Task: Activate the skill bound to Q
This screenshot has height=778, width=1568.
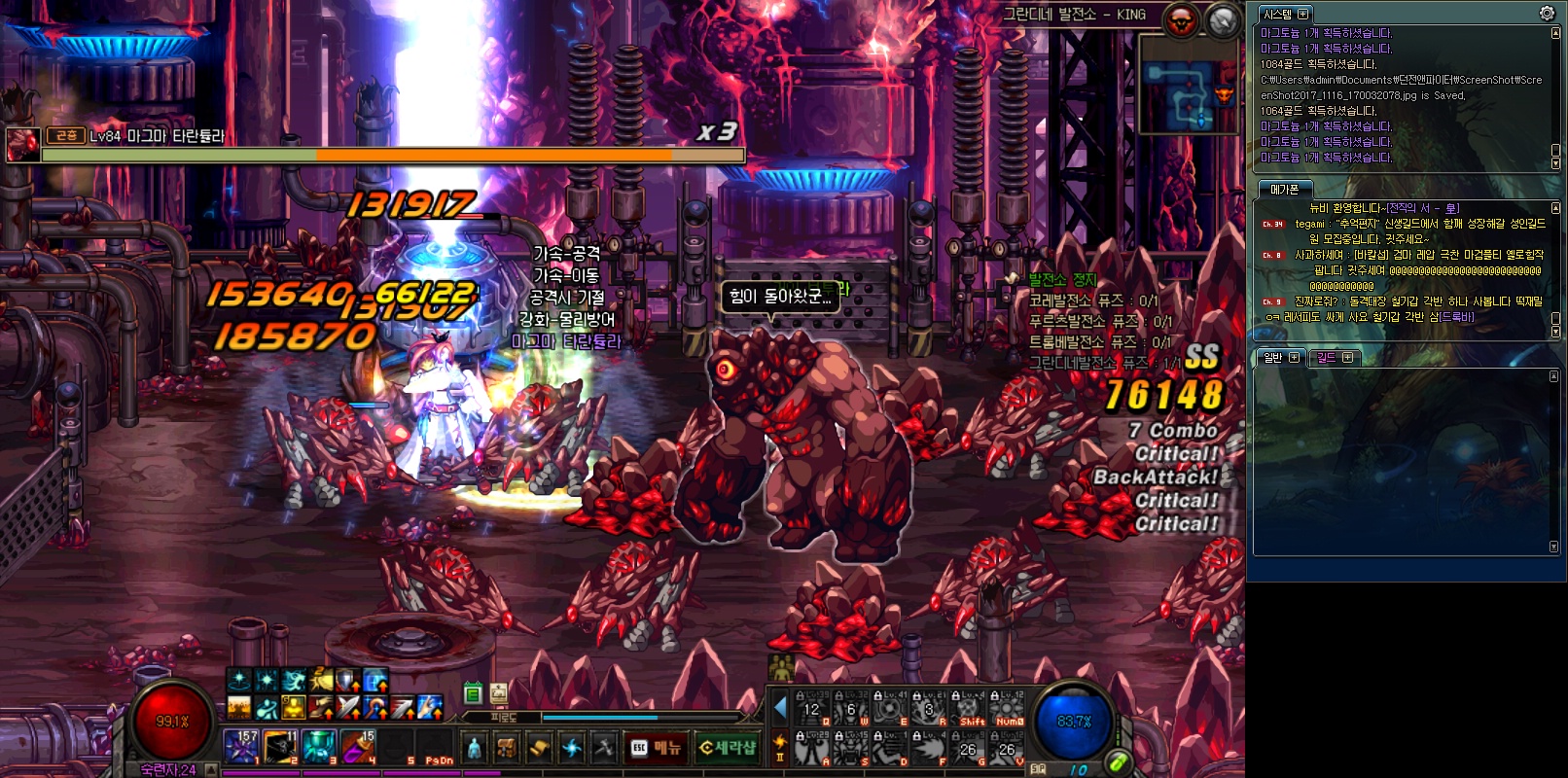Action: click(811, 709)
